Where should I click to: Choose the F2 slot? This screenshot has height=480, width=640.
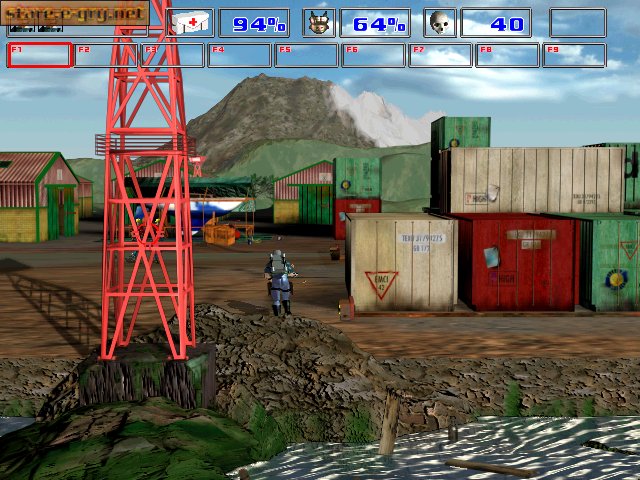click(106, 55)
